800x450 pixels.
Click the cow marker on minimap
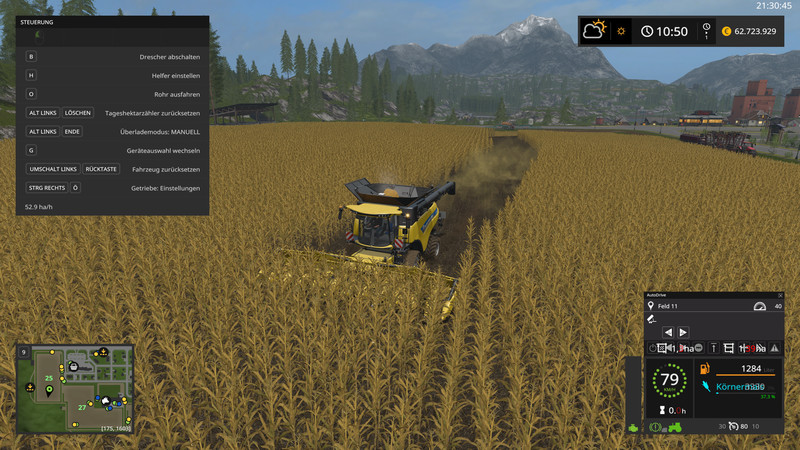pos(104,400)
